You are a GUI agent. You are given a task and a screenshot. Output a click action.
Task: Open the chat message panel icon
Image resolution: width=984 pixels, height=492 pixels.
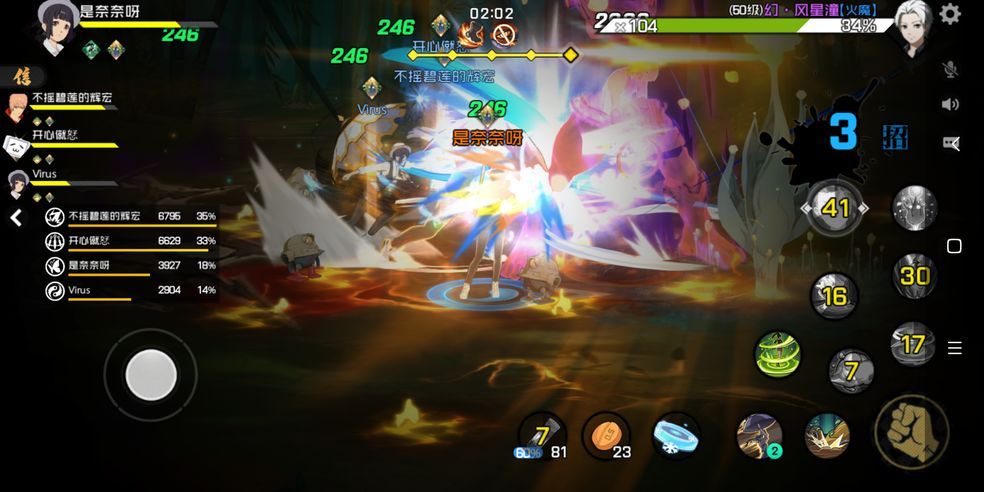(951, 143)
